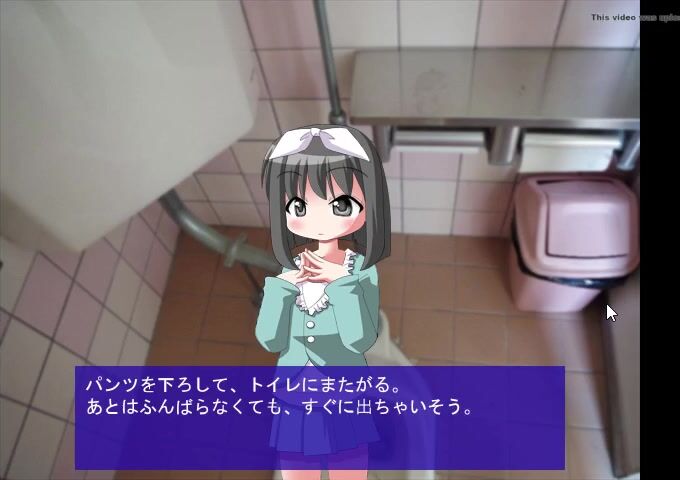680x480 pixels.
Task: Click the blue dialogue box to advance
Action: [x=320, y=418]
